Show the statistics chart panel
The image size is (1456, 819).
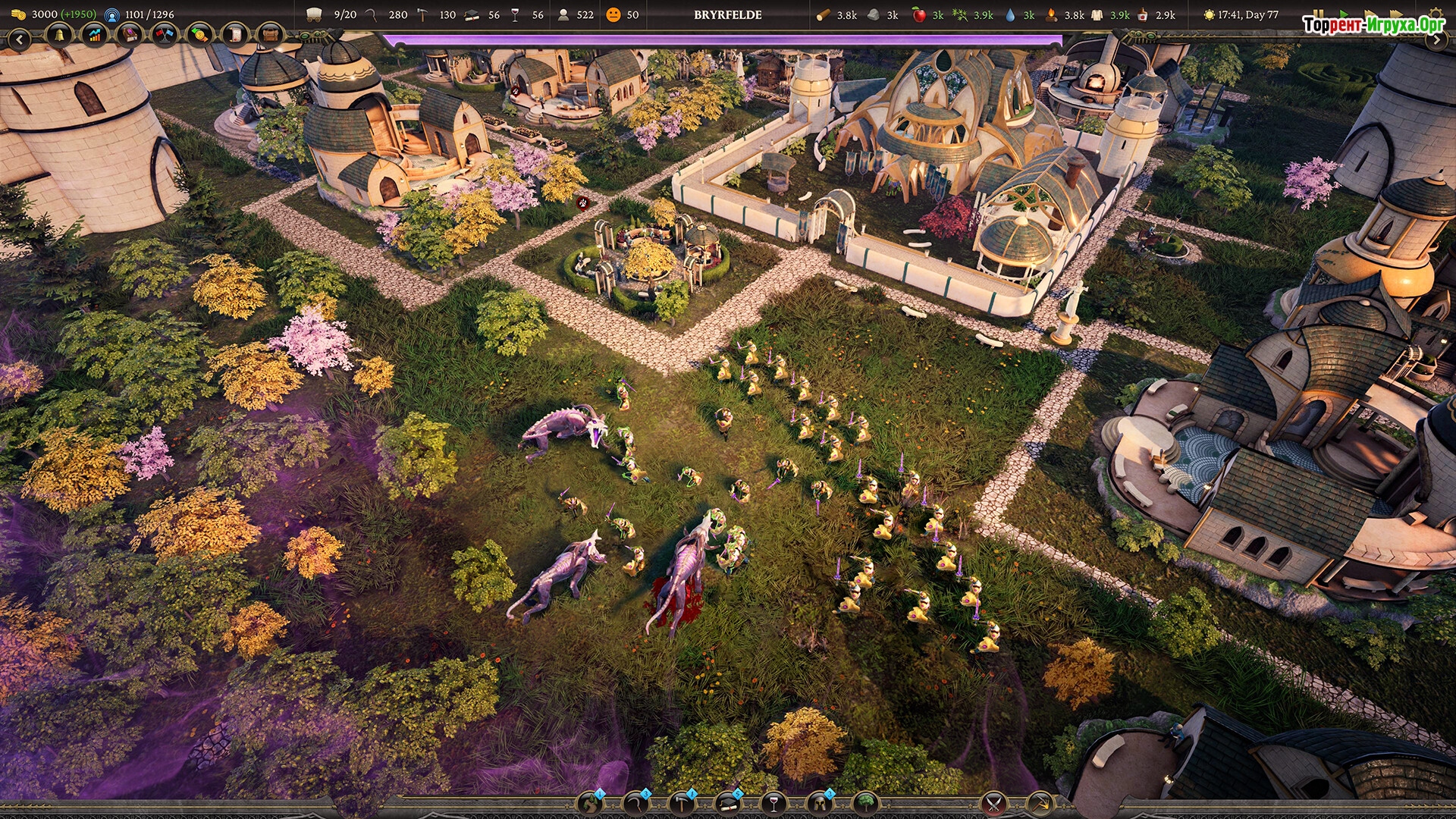(x=94, y=36)
